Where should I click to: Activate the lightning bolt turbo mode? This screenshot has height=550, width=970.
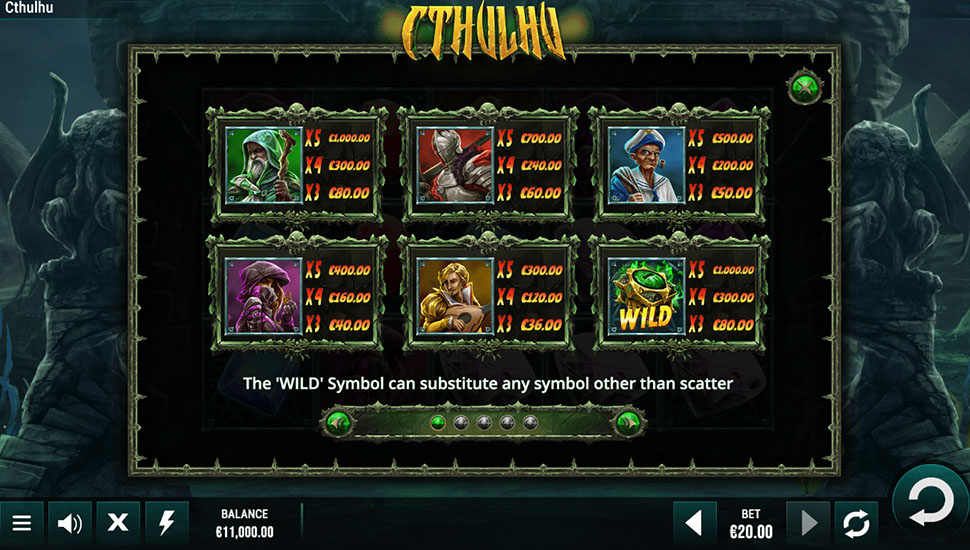(167, 522)
